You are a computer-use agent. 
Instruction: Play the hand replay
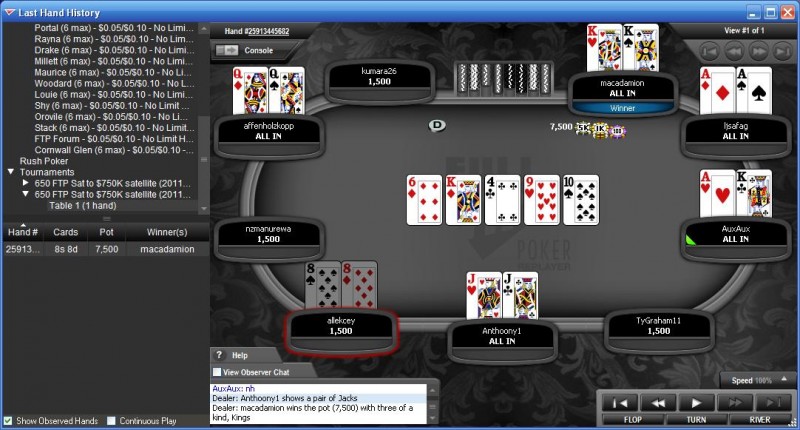(695, 402)
